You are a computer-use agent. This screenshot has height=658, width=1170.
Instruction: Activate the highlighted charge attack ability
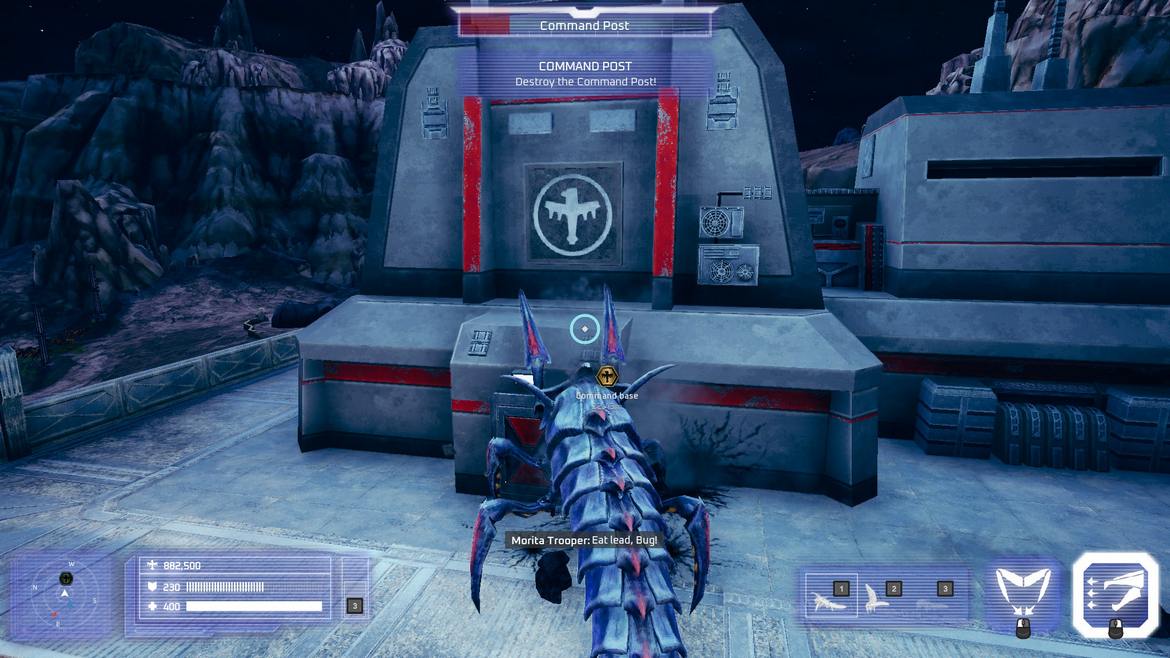(1115, 590)
